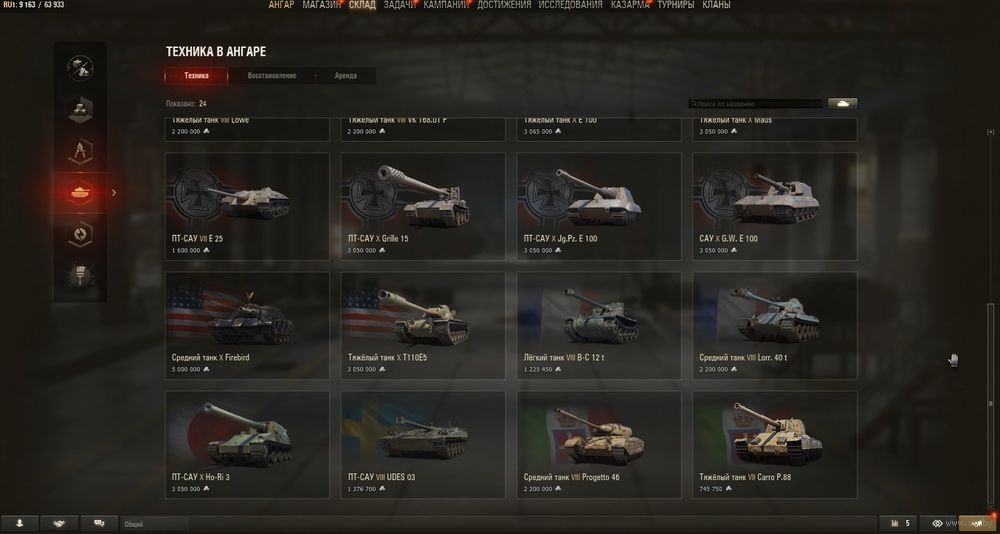Pick the T110E5 heavy tank card
Screen dimensions: 1000x534
[x=423, y=325]
